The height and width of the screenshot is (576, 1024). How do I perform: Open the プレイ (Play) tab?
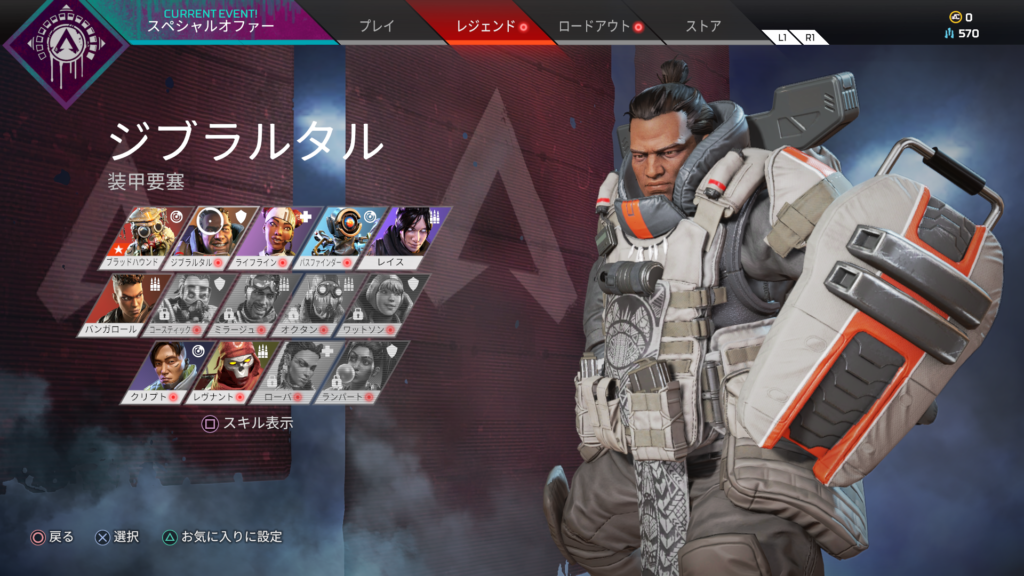point(376,26)
